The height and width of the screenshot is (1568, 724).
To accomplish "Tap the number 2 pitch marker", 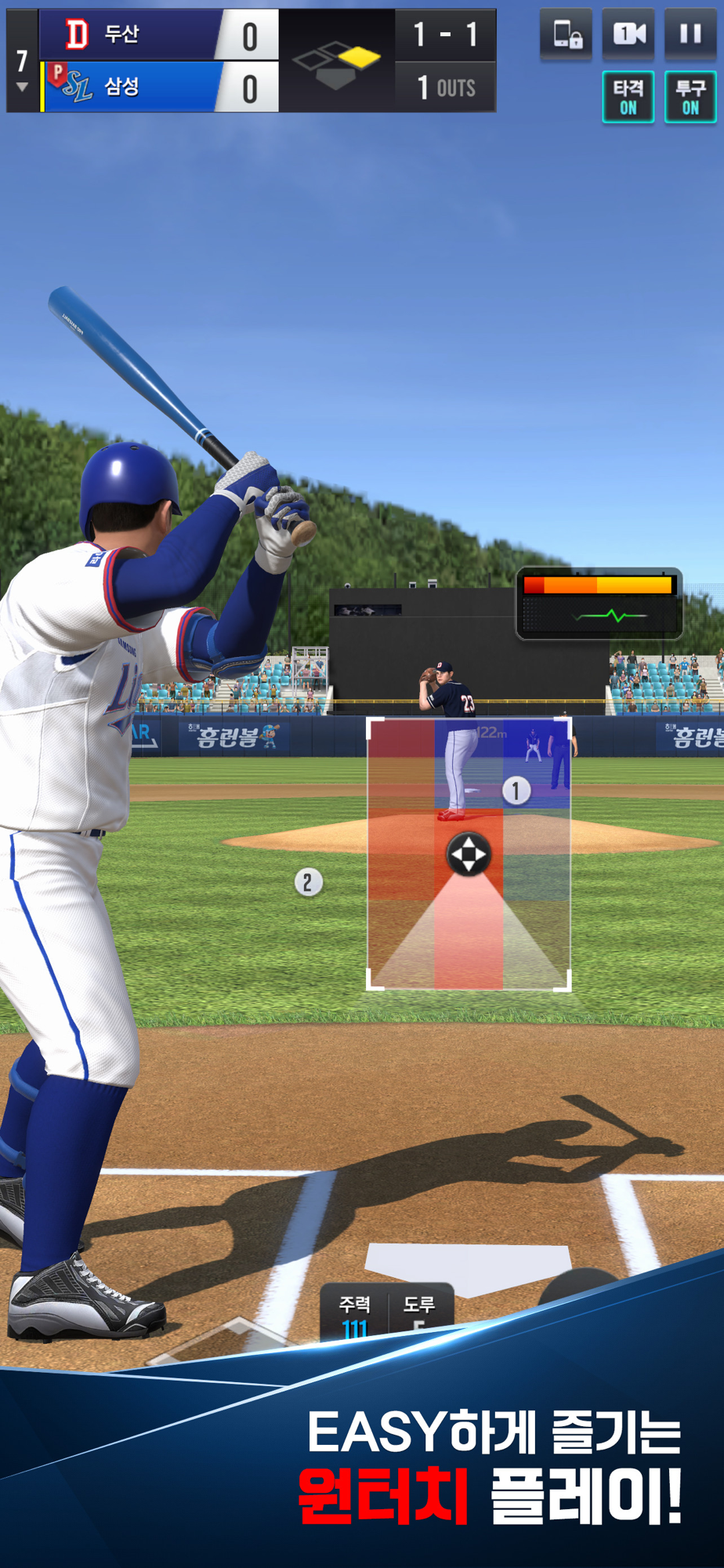I will (308, 883).
